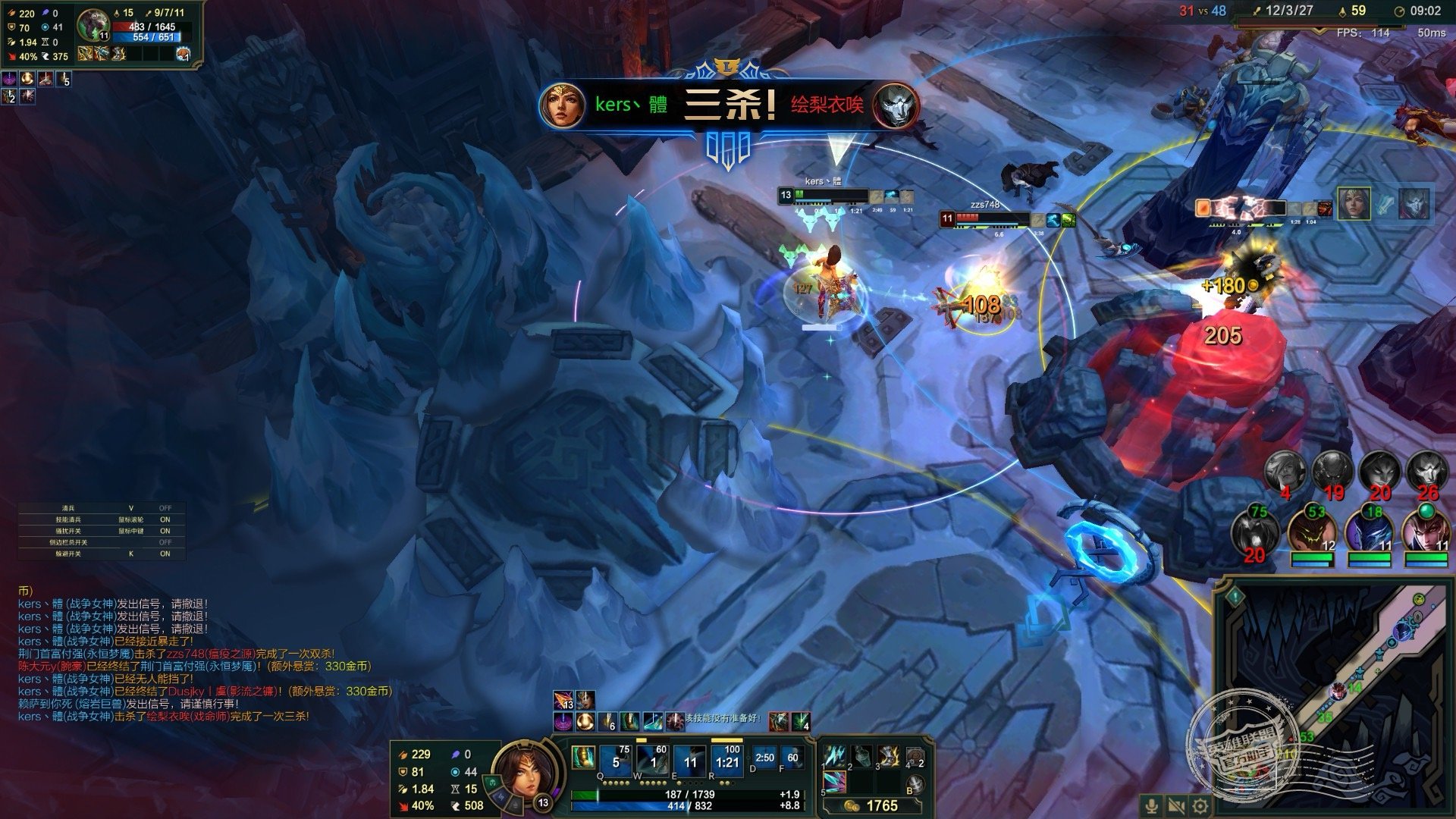Screen dimensions: 1456x819
Task: Activate the W ability icon
Action: (652, 759)
